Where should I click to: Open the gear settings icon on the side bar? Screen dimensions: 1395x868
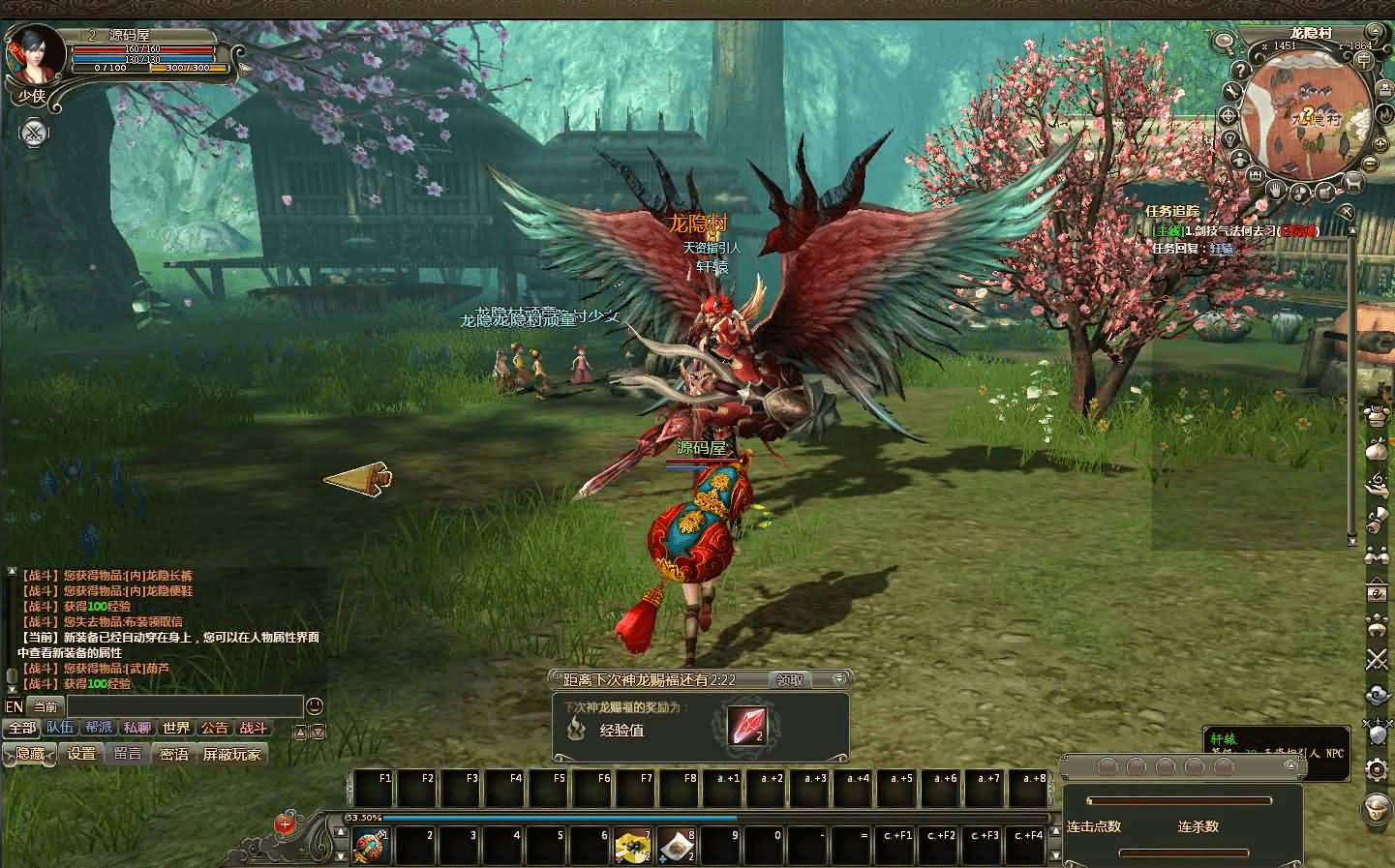1377,769
